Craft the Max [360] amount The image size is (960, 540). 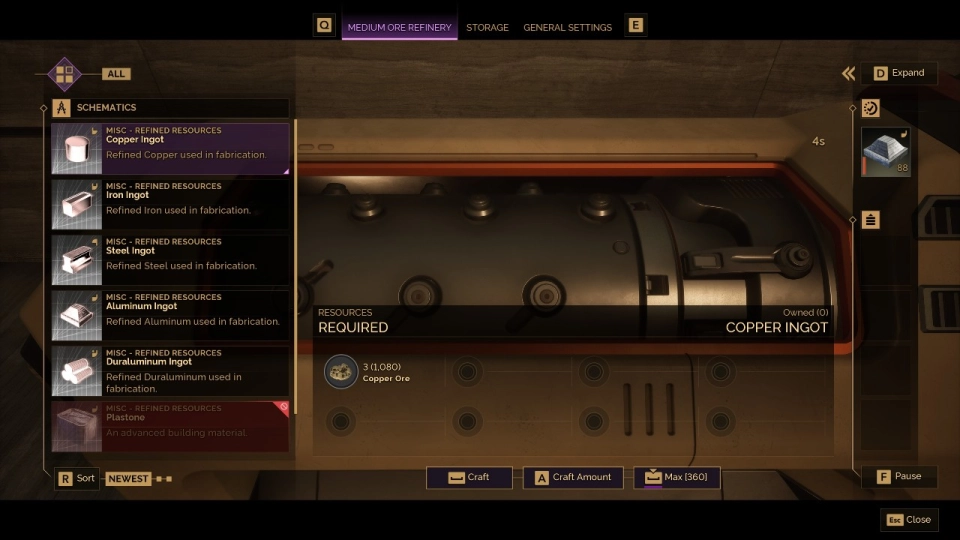click(676, 477)
